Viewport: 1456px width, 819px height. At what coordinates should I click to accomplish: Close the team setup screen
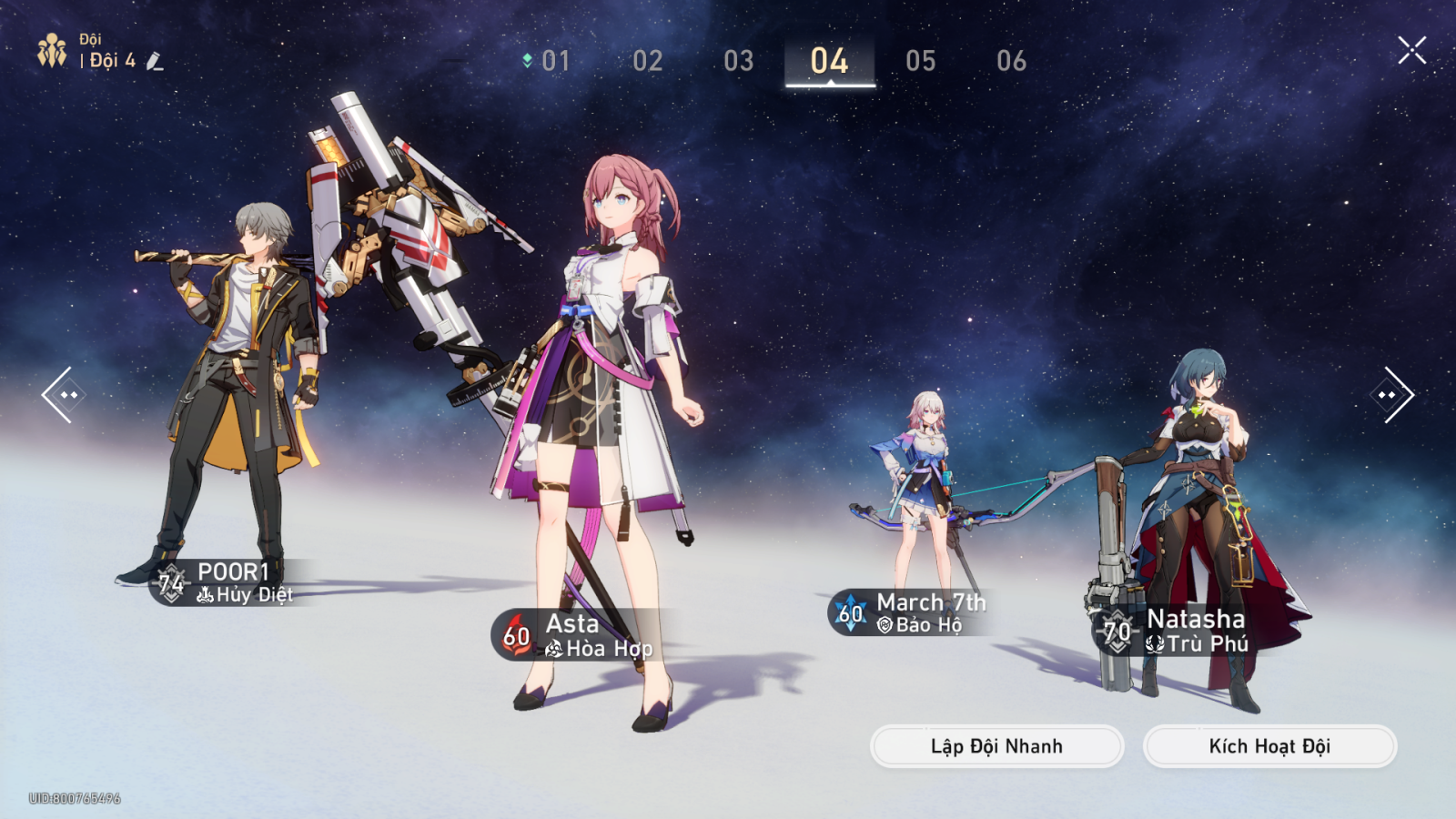(1411, 50)
